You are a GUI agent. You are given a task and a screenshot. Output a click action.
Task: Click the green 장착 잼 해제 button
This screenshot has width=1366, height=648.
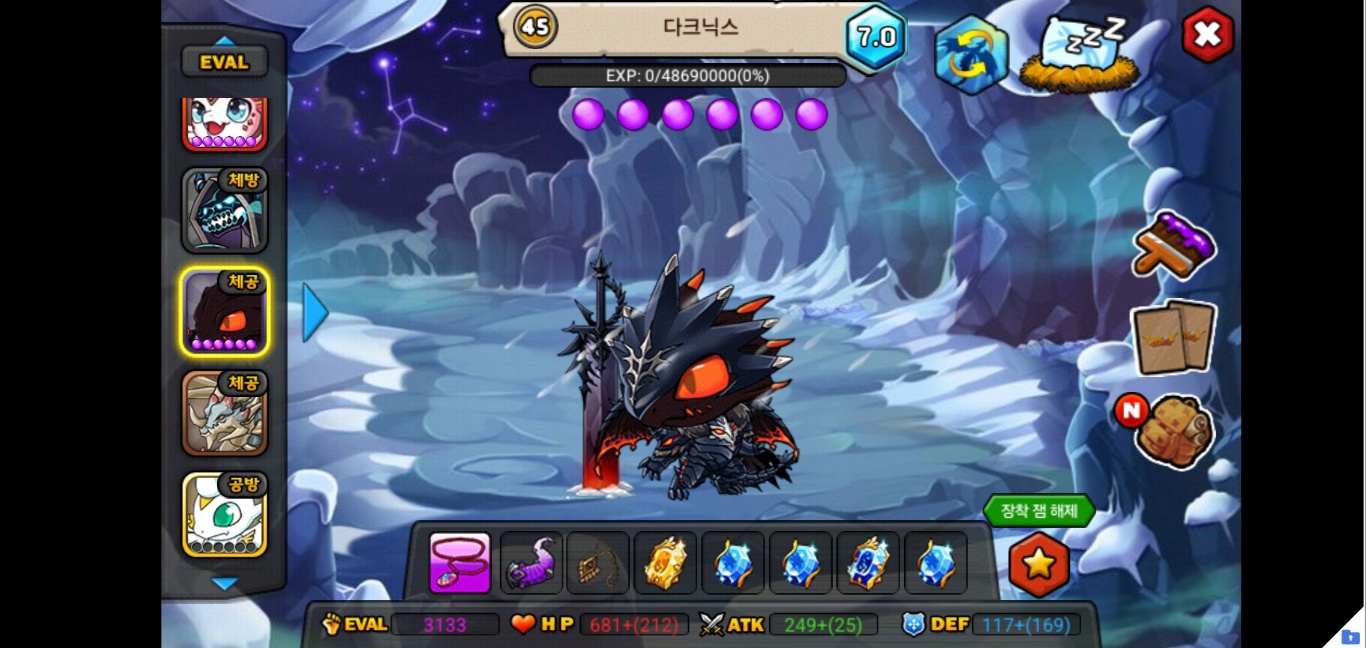click(x=1039, y=511)
